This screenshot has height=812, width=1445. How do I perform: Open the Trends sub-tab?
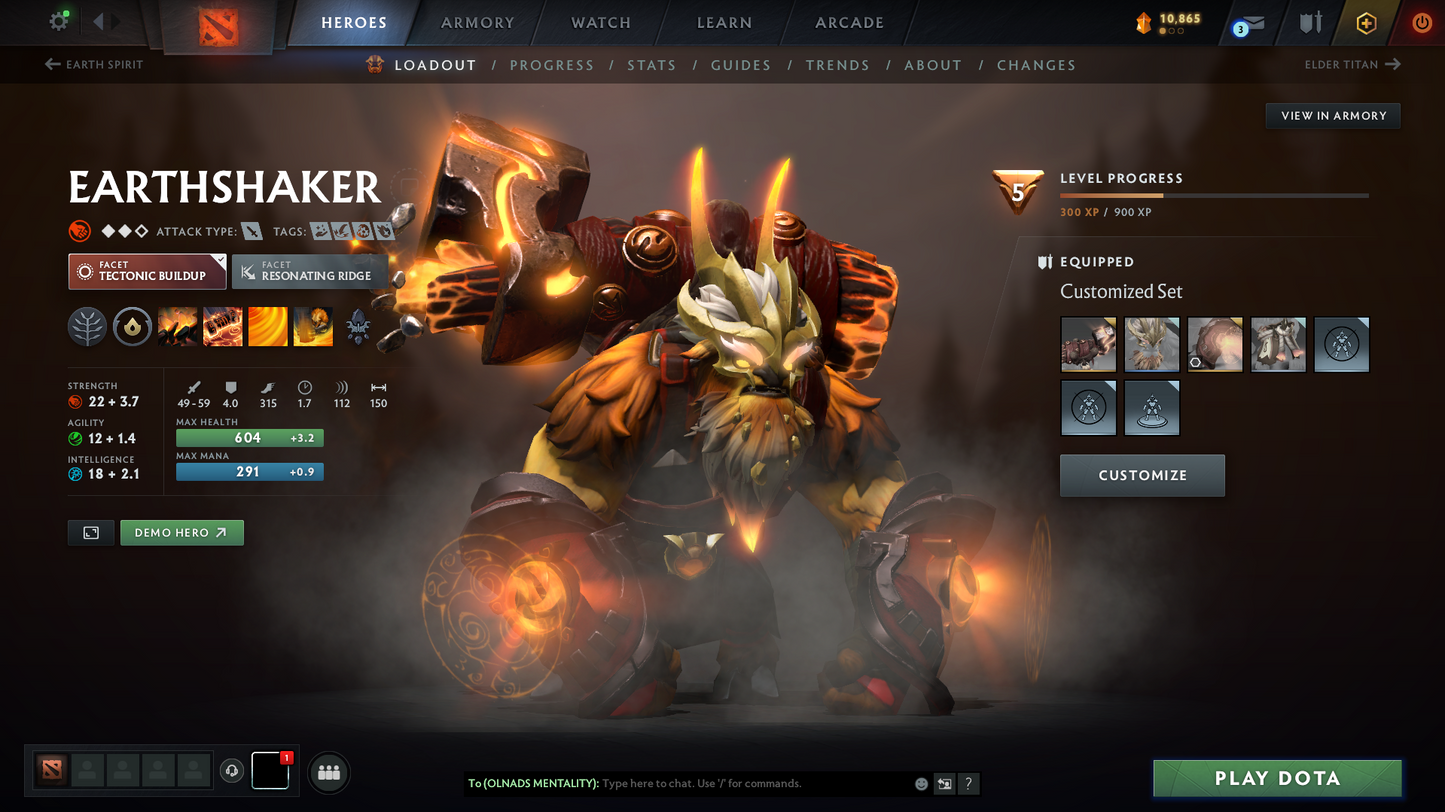tap(837, 65)
